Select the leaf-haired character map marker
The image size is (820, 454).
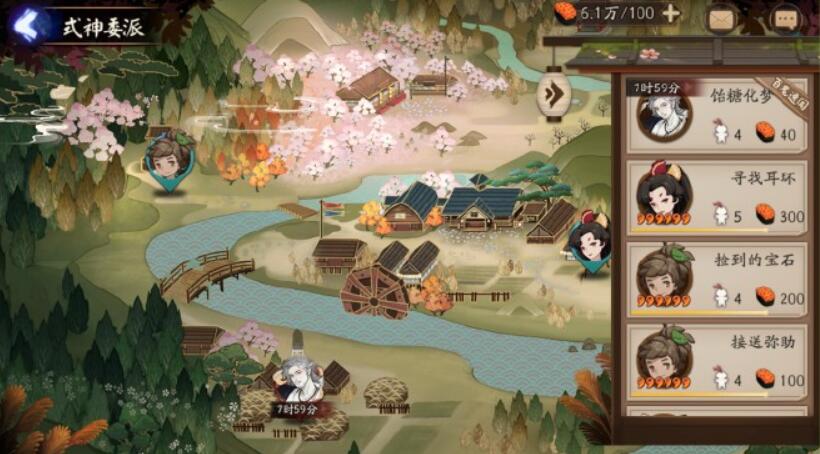166,158
